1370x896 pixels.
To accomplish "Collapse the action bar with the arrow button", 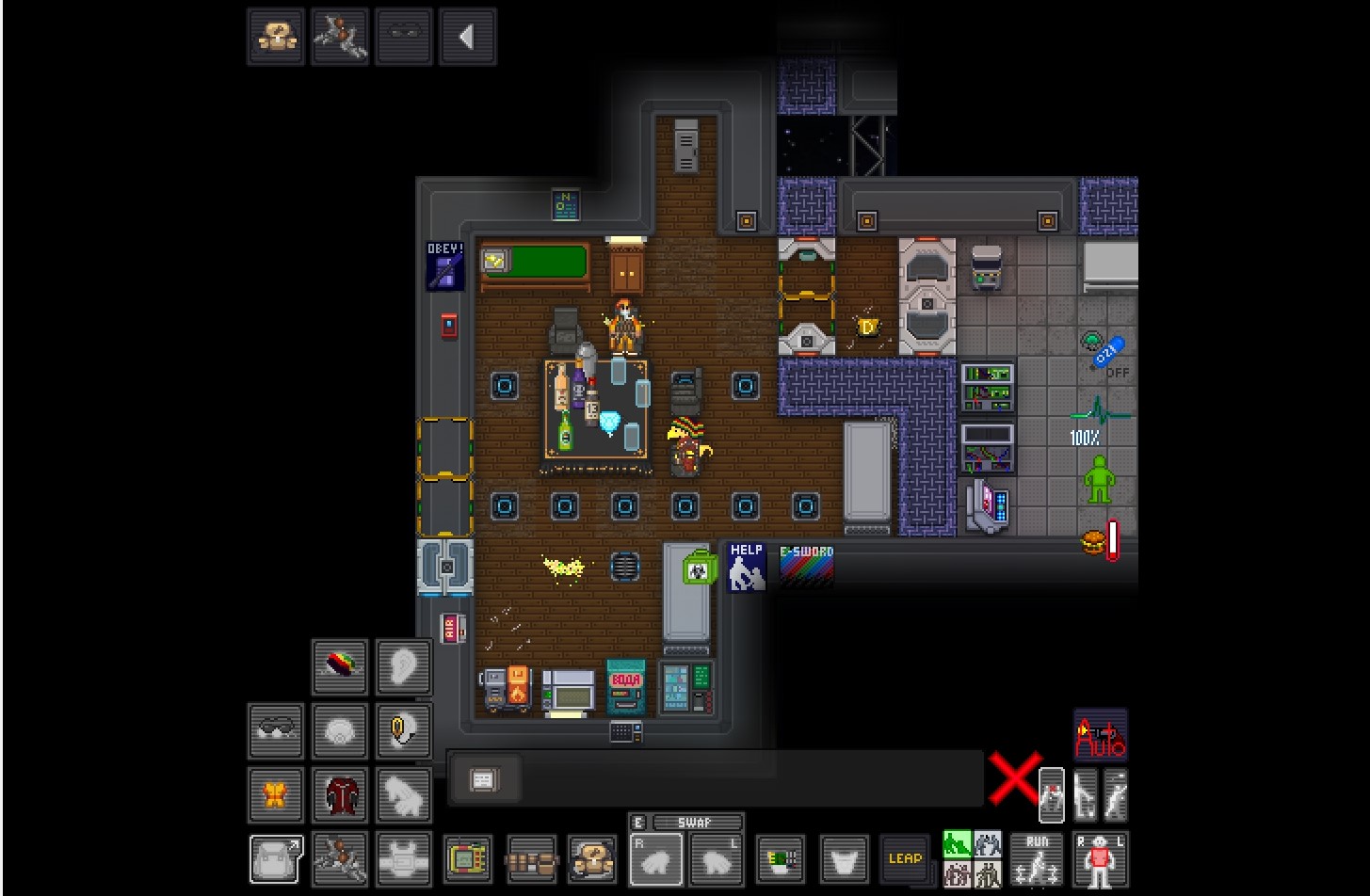I will [467, 38].
